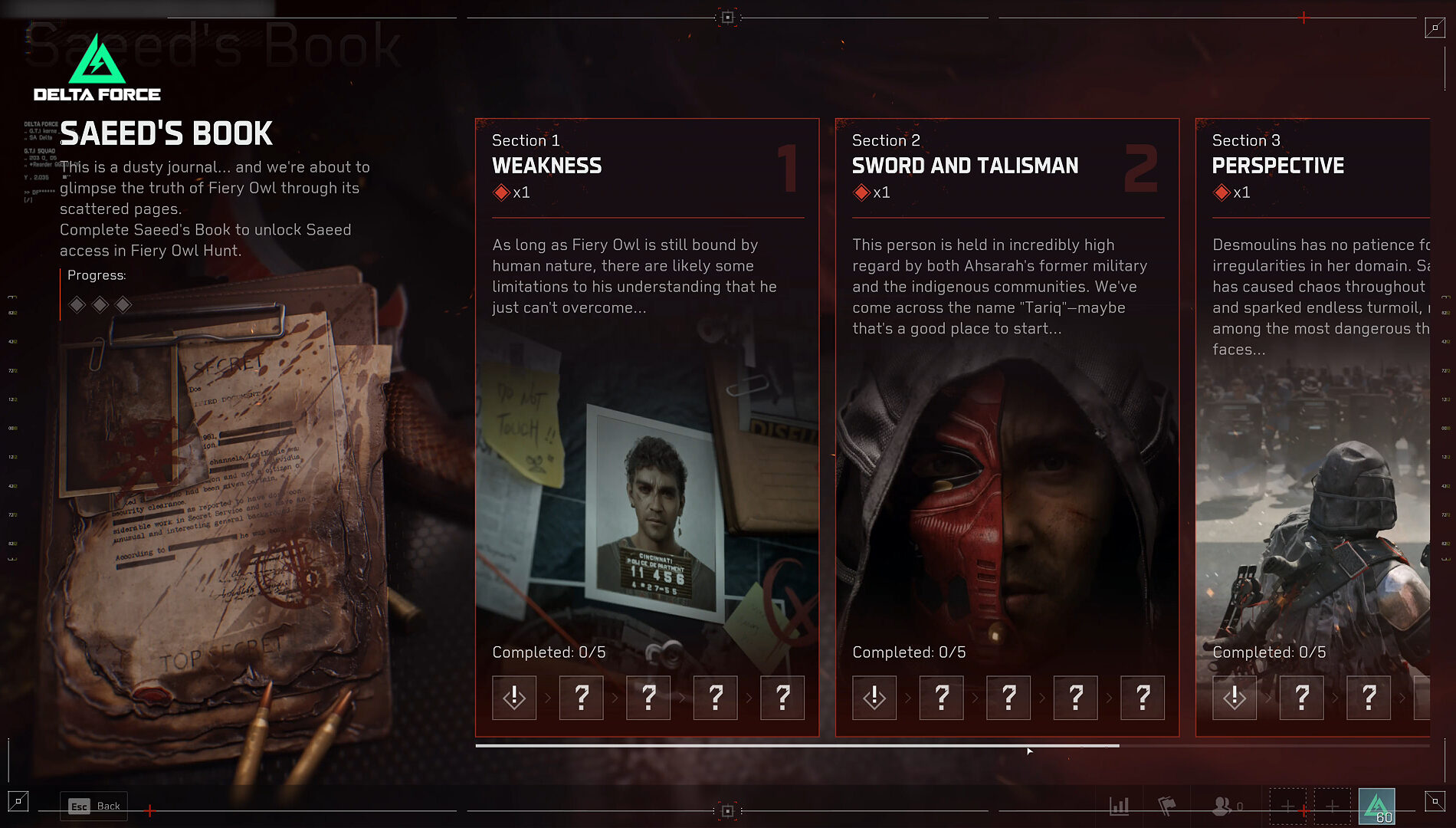Screen dimensions: 1456x828
Task: Select the exclamation task icon in Section 1
Action: [513, 698]
